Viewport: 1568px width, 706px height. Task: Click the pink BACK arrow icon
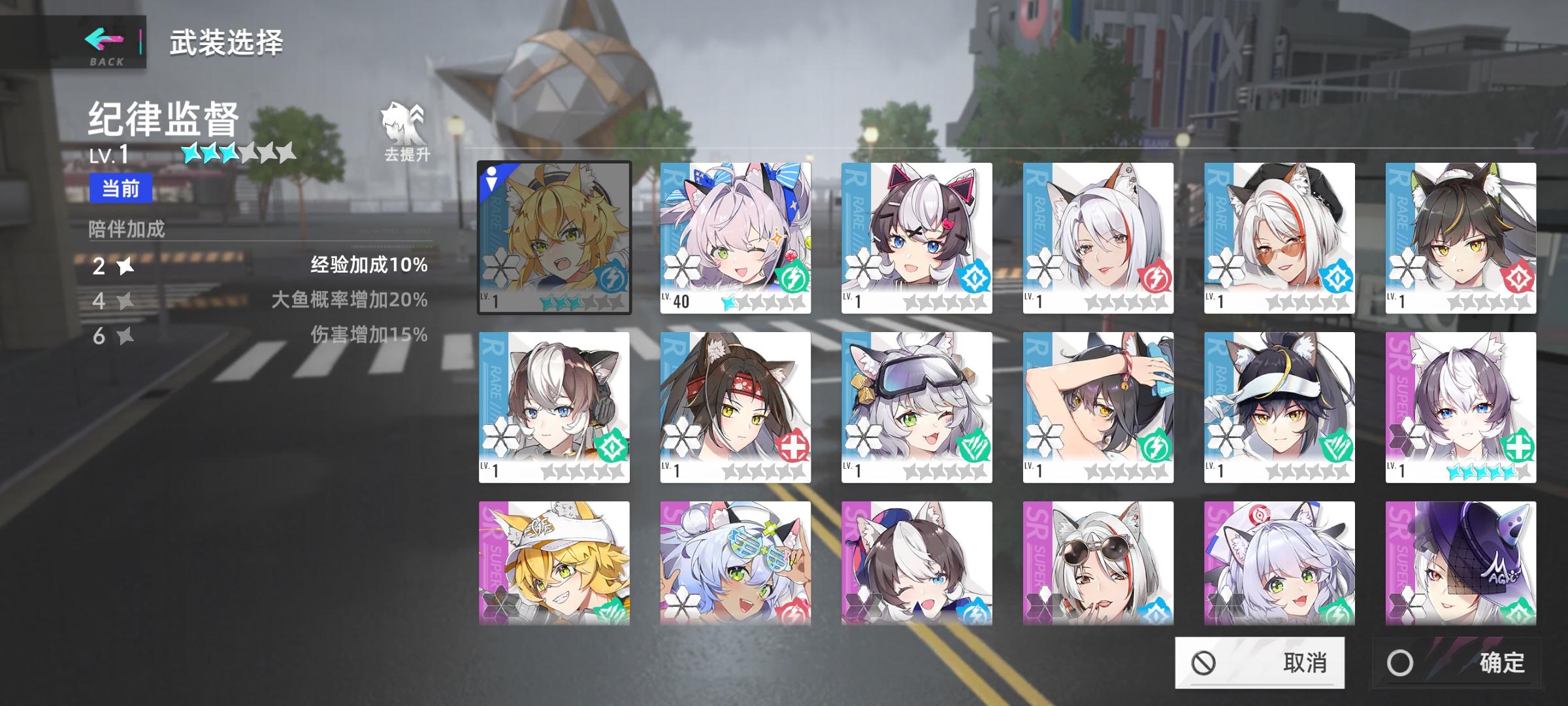[x=103, y=41]
